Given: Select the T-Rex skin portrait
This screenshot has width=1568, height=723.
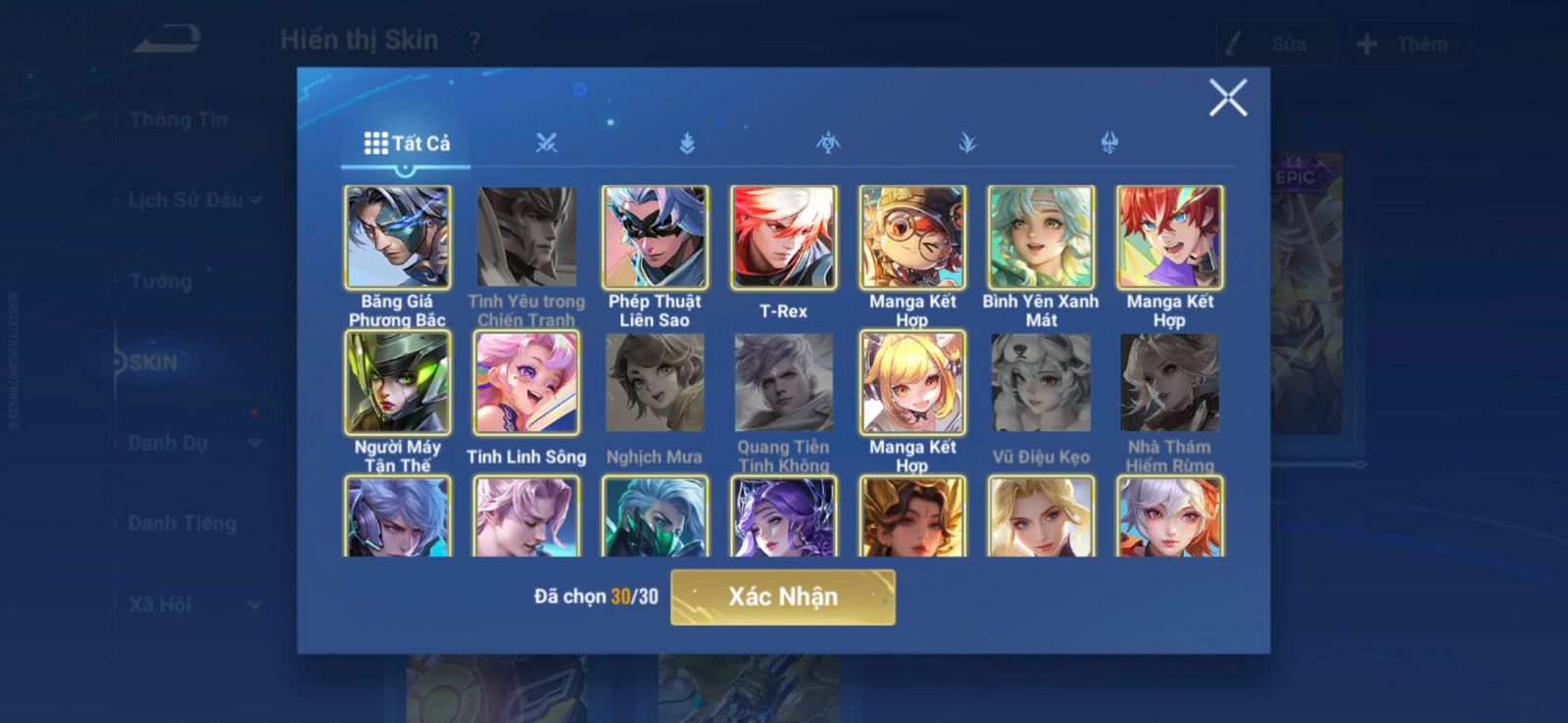Looking at the screenshot, I should [783, 237].
